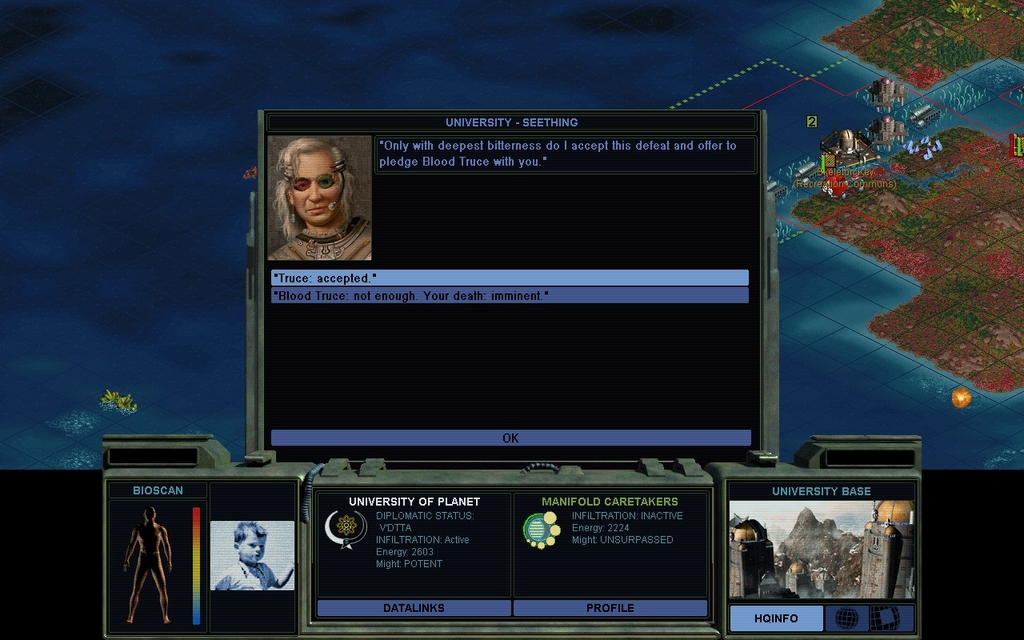
Task: Show the Manifold Caretakers profile
Action: point(610,608)
